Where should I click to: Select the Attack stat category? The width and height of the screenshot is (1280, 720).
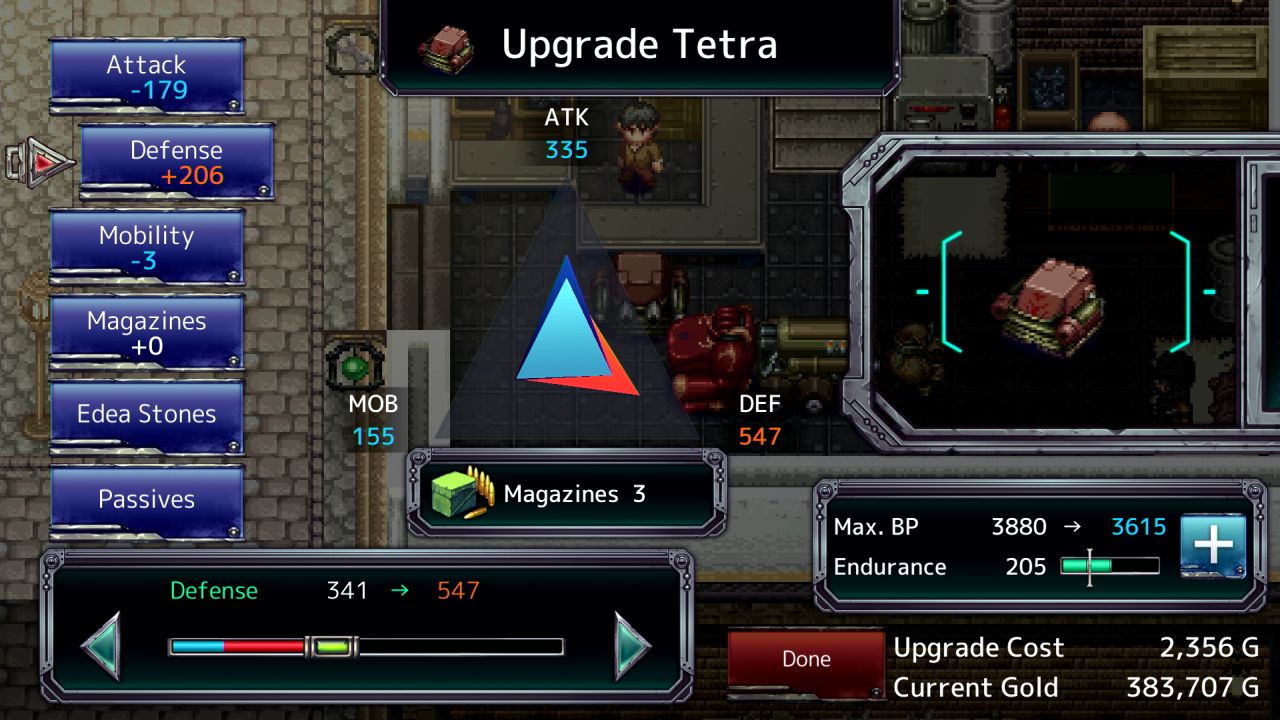(x=146, y=76)
